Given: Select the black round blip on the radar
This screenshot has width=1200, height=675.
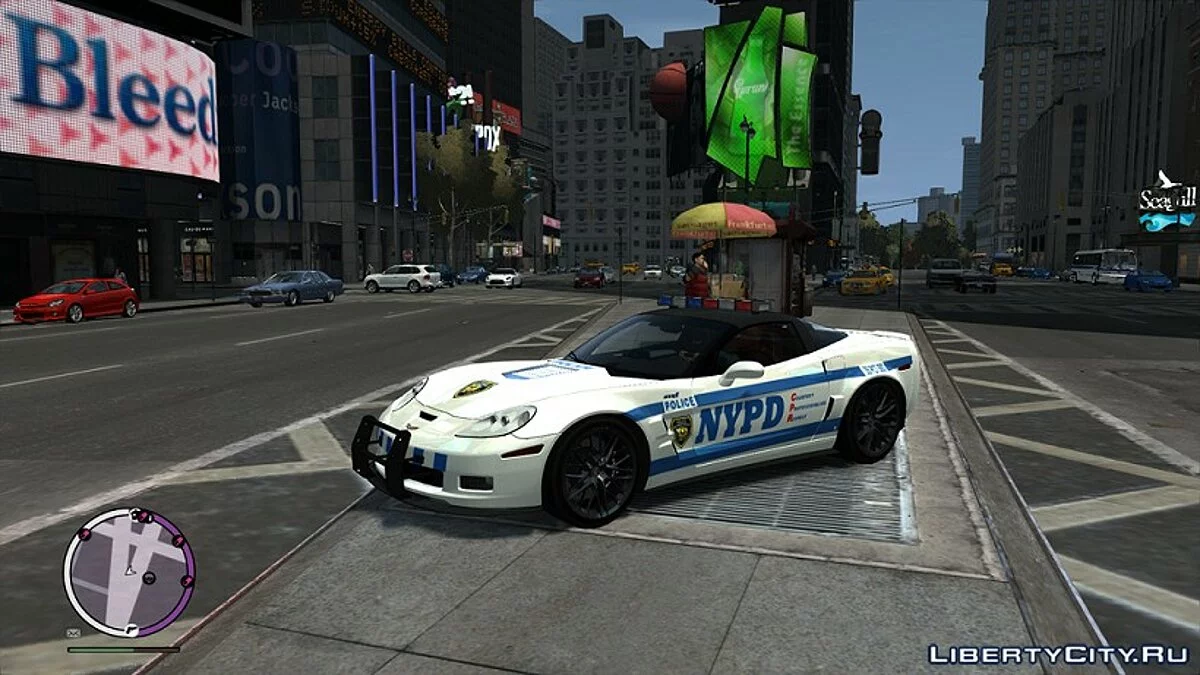Looking at the screenshot, I should point(149,577).
